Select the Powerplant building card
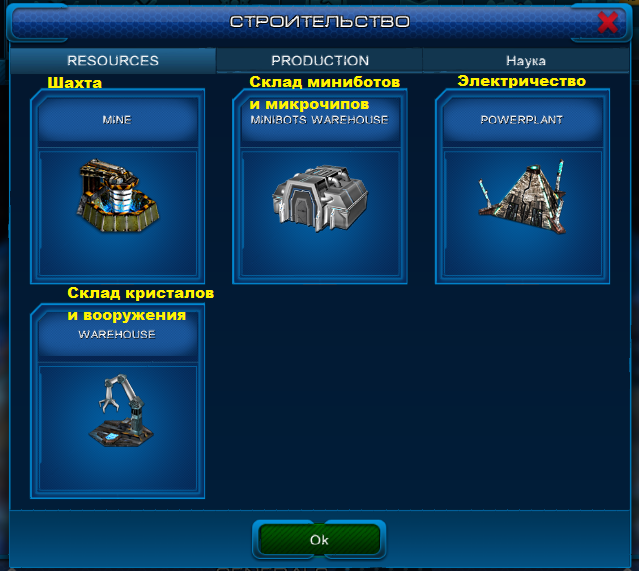639x571 pixels. pyautogui.click(x=523, y=189)
